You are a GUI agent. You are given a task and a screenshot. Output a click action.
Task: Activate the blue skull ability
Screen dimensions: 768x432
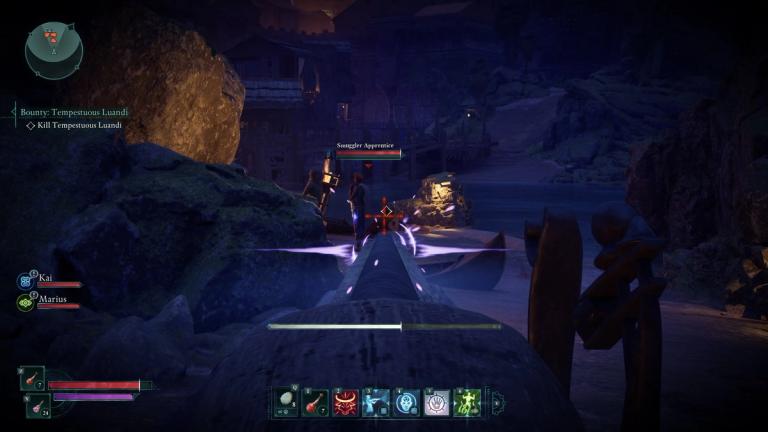coord(407,401)
